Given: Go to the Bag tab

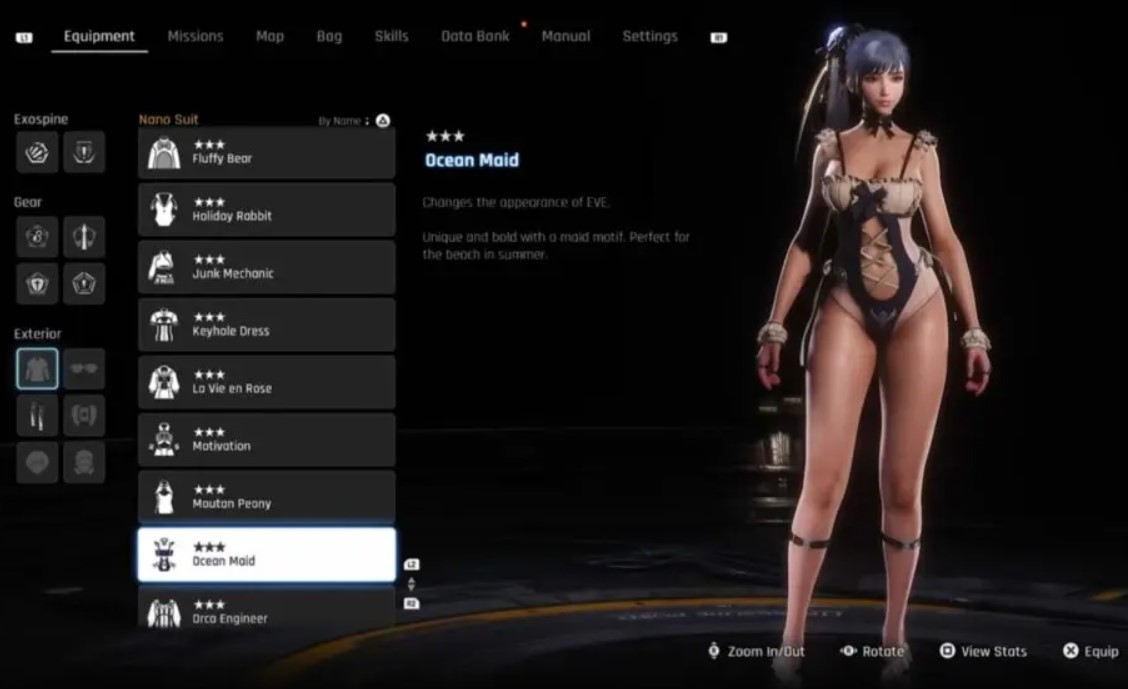Looking at the screenshot, I should [x=329, y=36].
